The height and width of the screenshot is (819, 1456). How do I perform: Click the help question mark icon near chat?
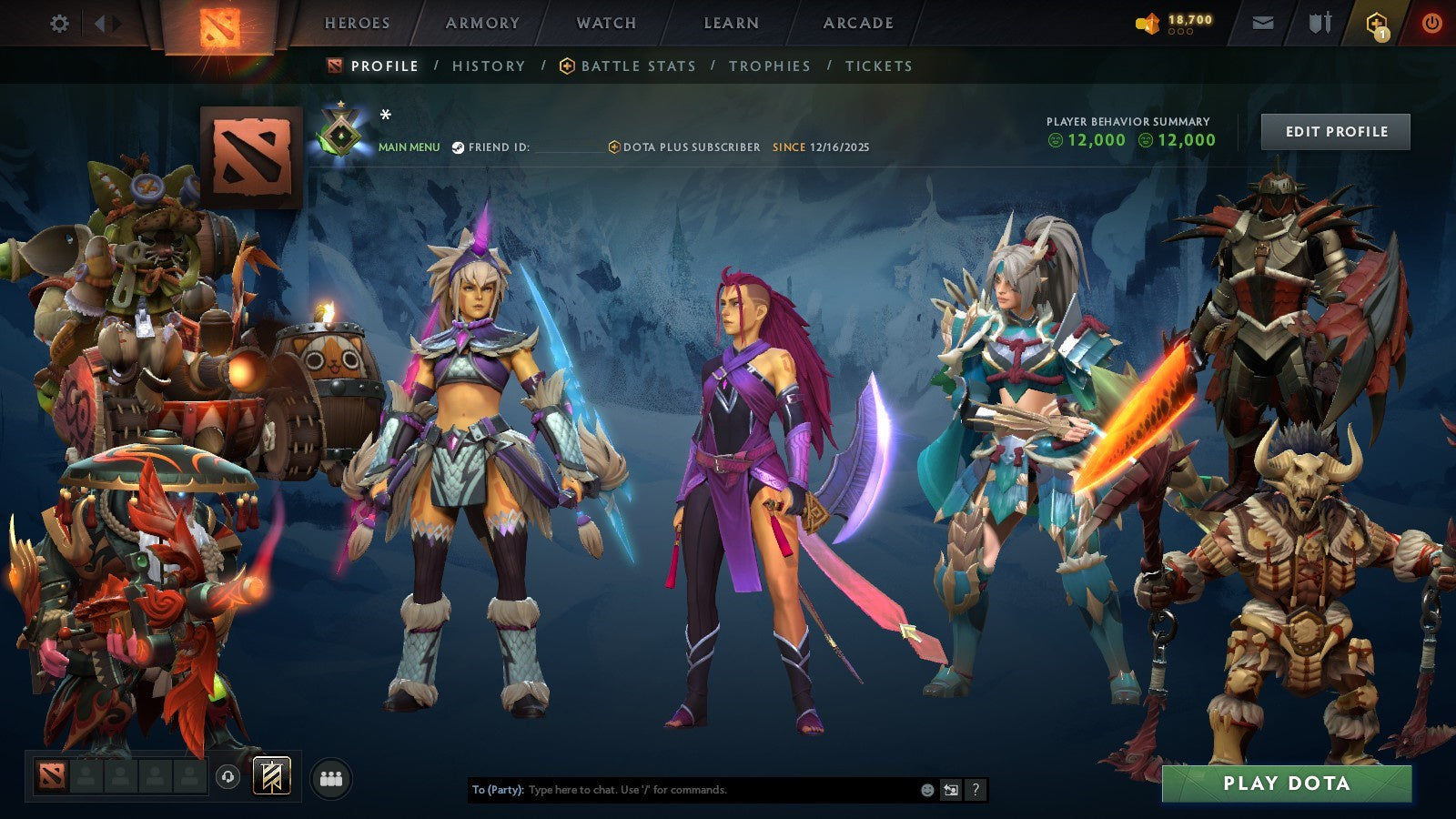(x=975, y=790)
